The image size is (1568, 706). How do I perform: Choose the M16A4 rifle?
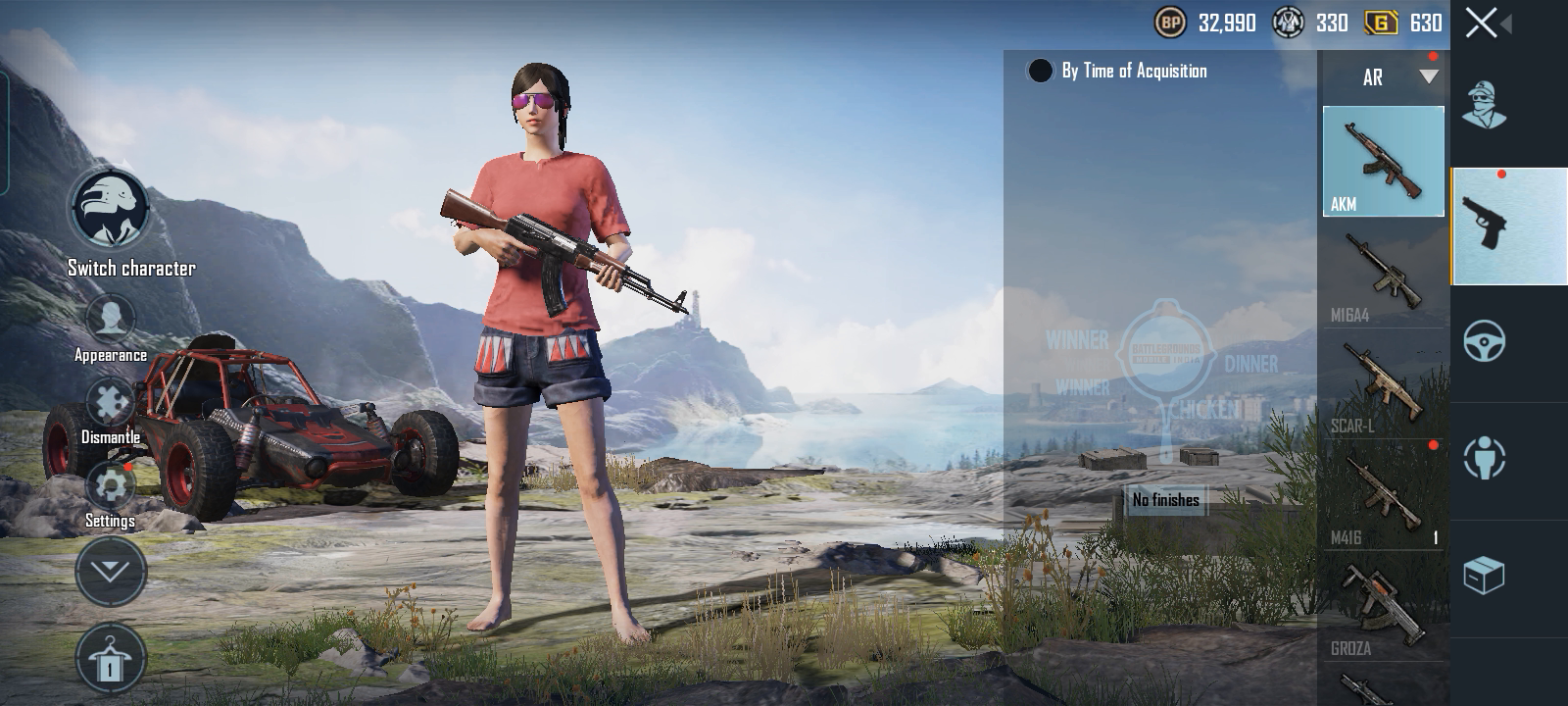[1383, 275]
